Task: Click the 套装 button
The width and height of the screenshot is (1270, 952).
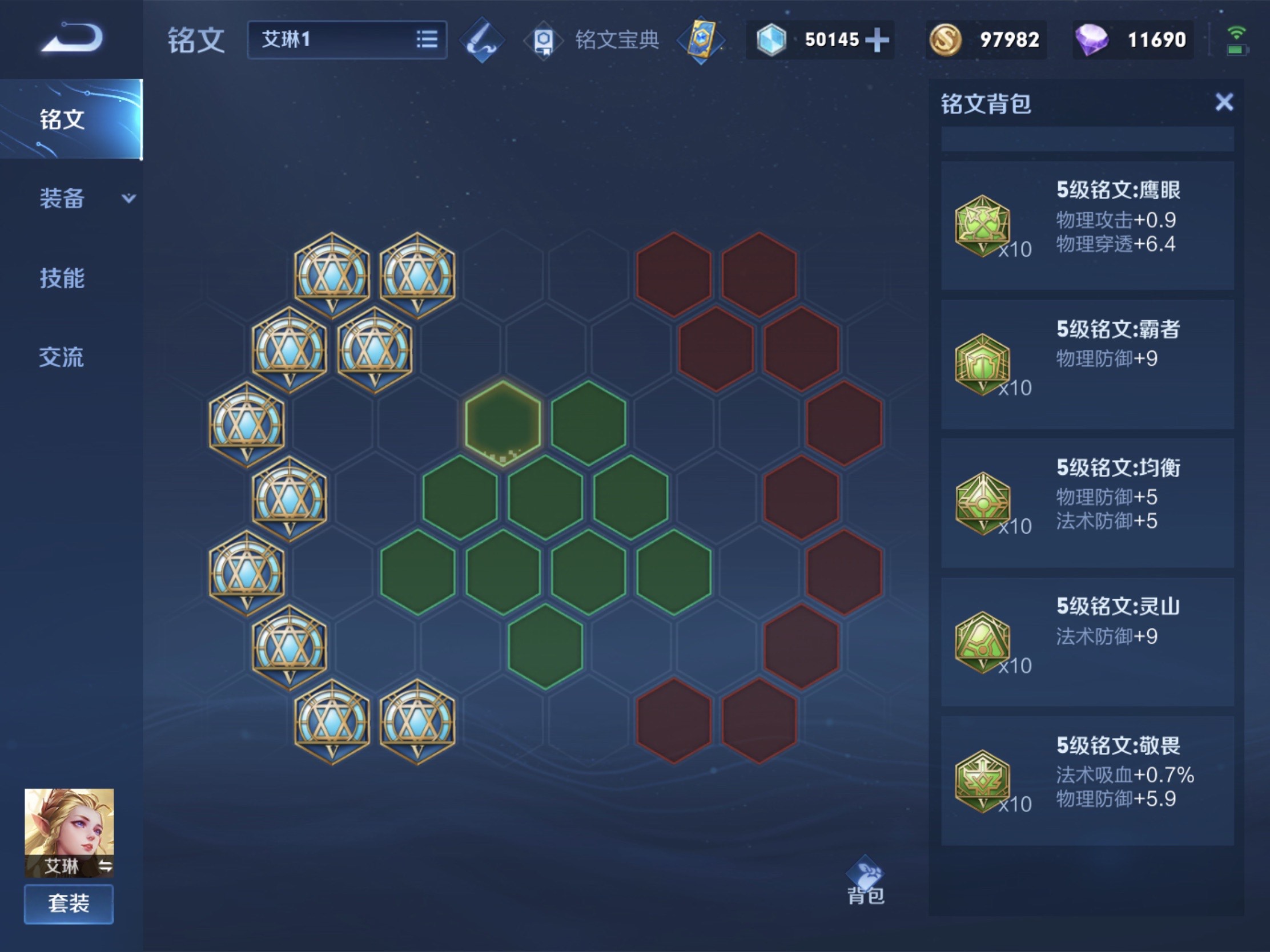Action: tap(69, 904)
